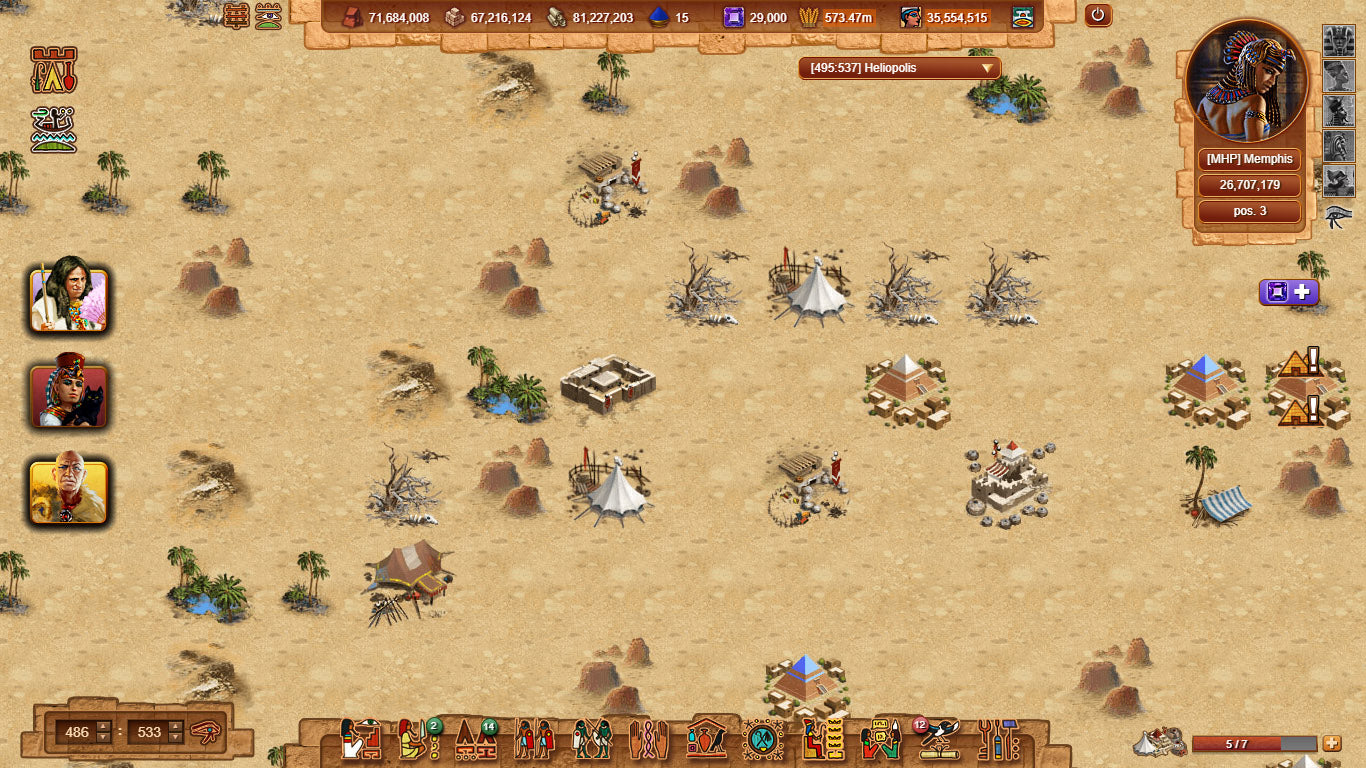Select the bald man advisor portrait

[x=69, y=491]
